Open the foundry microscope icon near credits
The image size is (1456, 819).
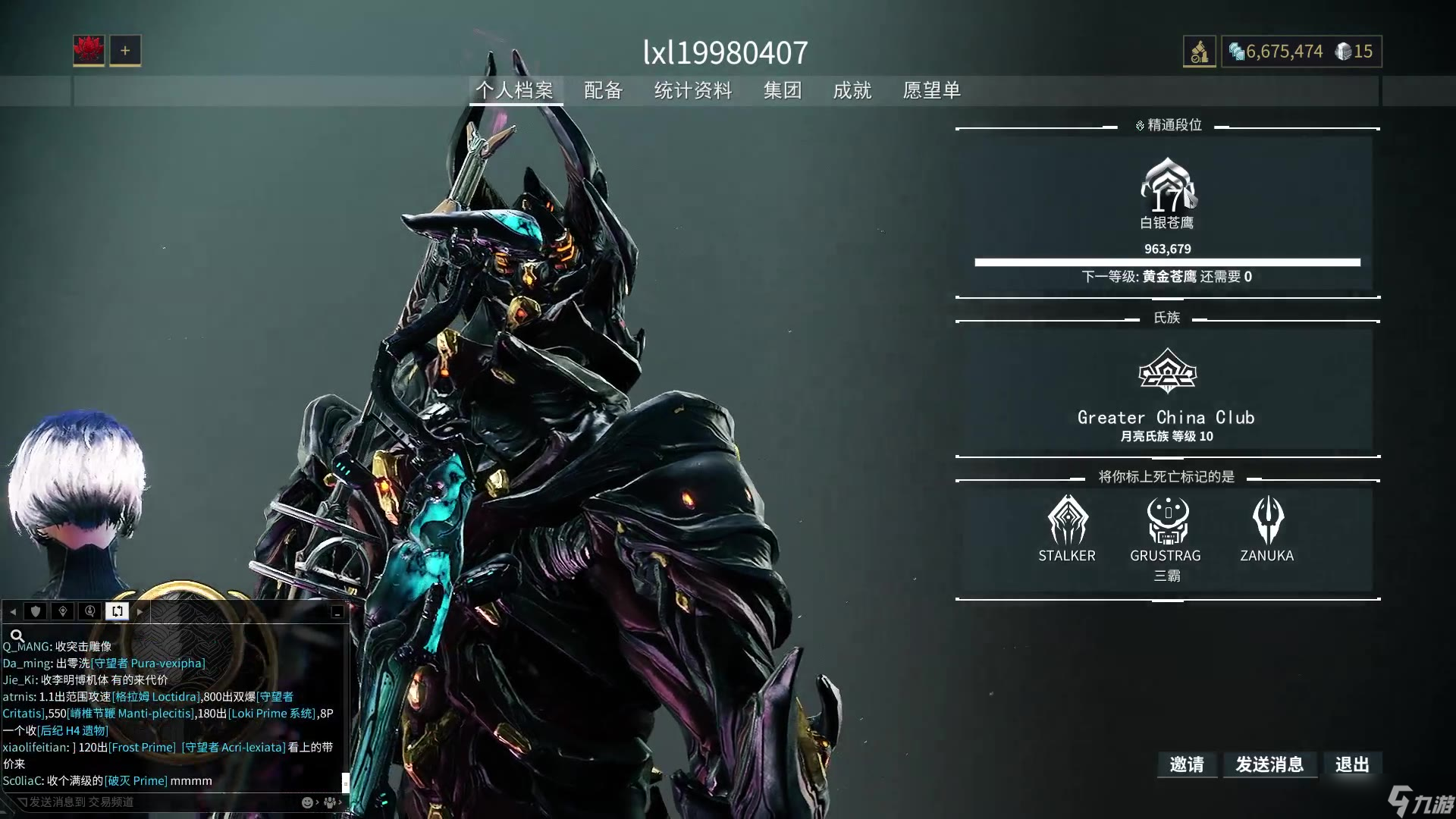1199,52
